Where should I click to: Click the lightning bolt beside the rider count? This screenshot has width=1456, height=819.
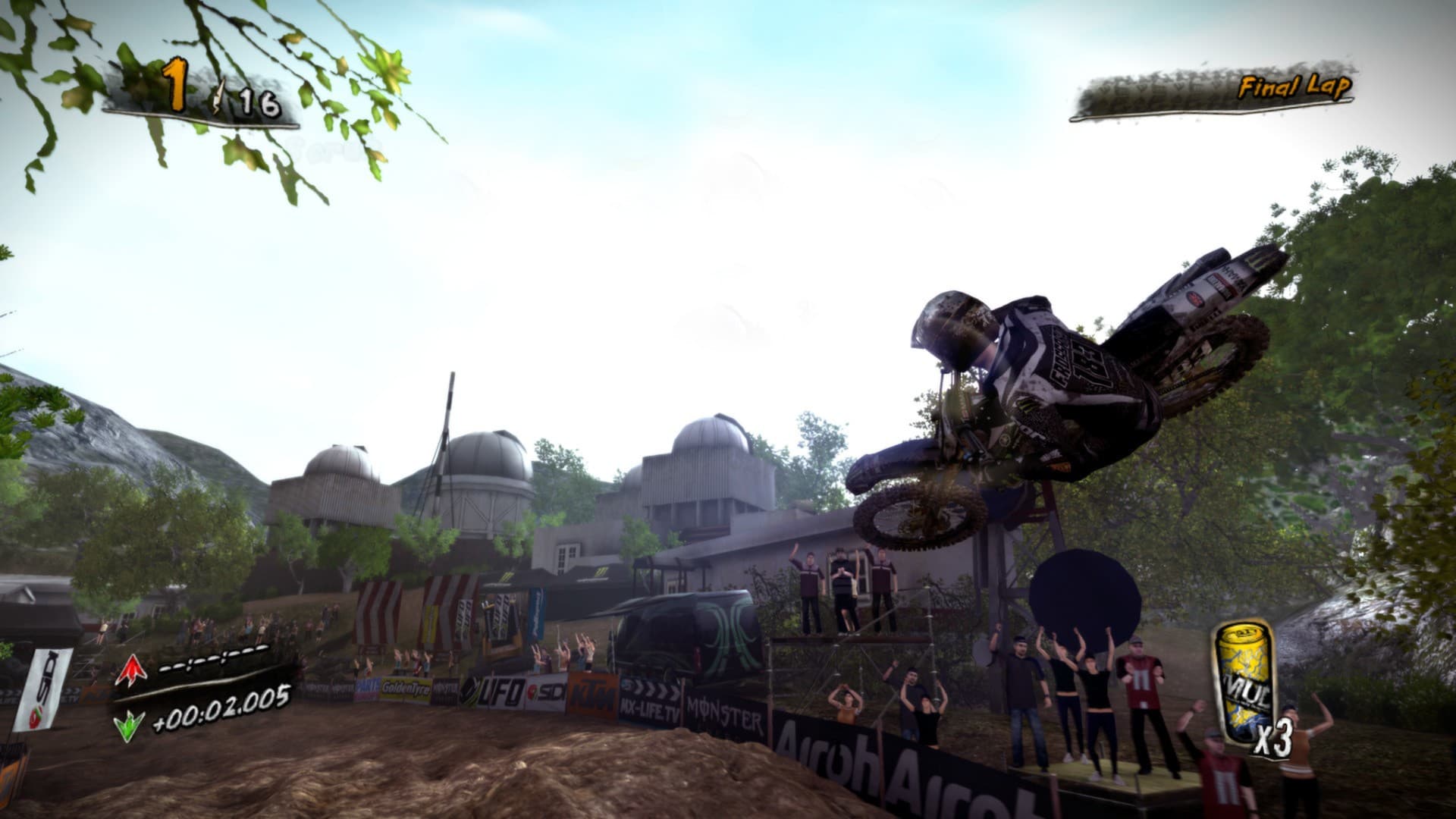pyautogui.click(x=218, y=94)
